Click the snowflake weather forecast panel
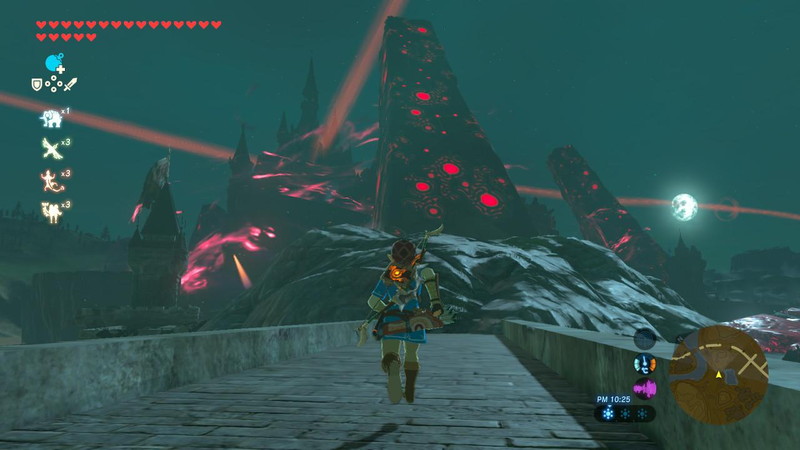The height and width of the screenshot is (450, 800). click(x=625, y=413)
